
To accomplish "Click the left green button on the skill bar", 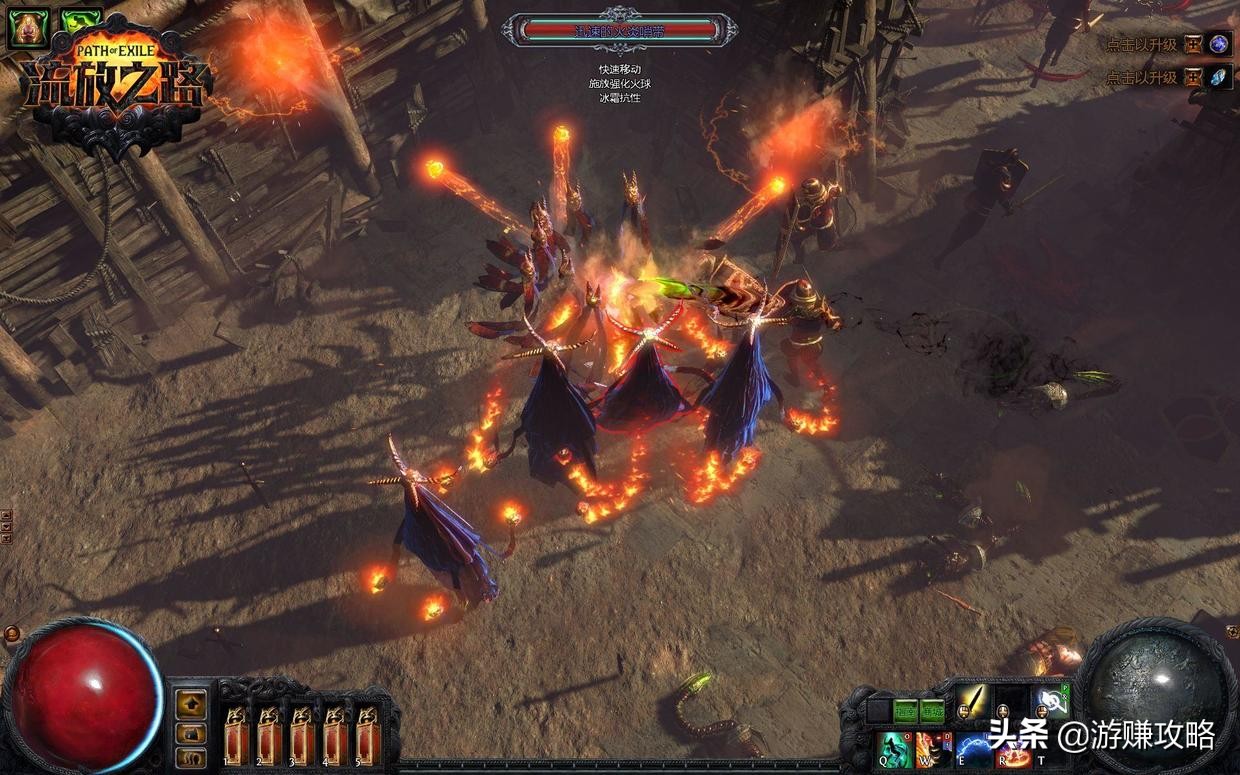I will click(x=906, y=709).
